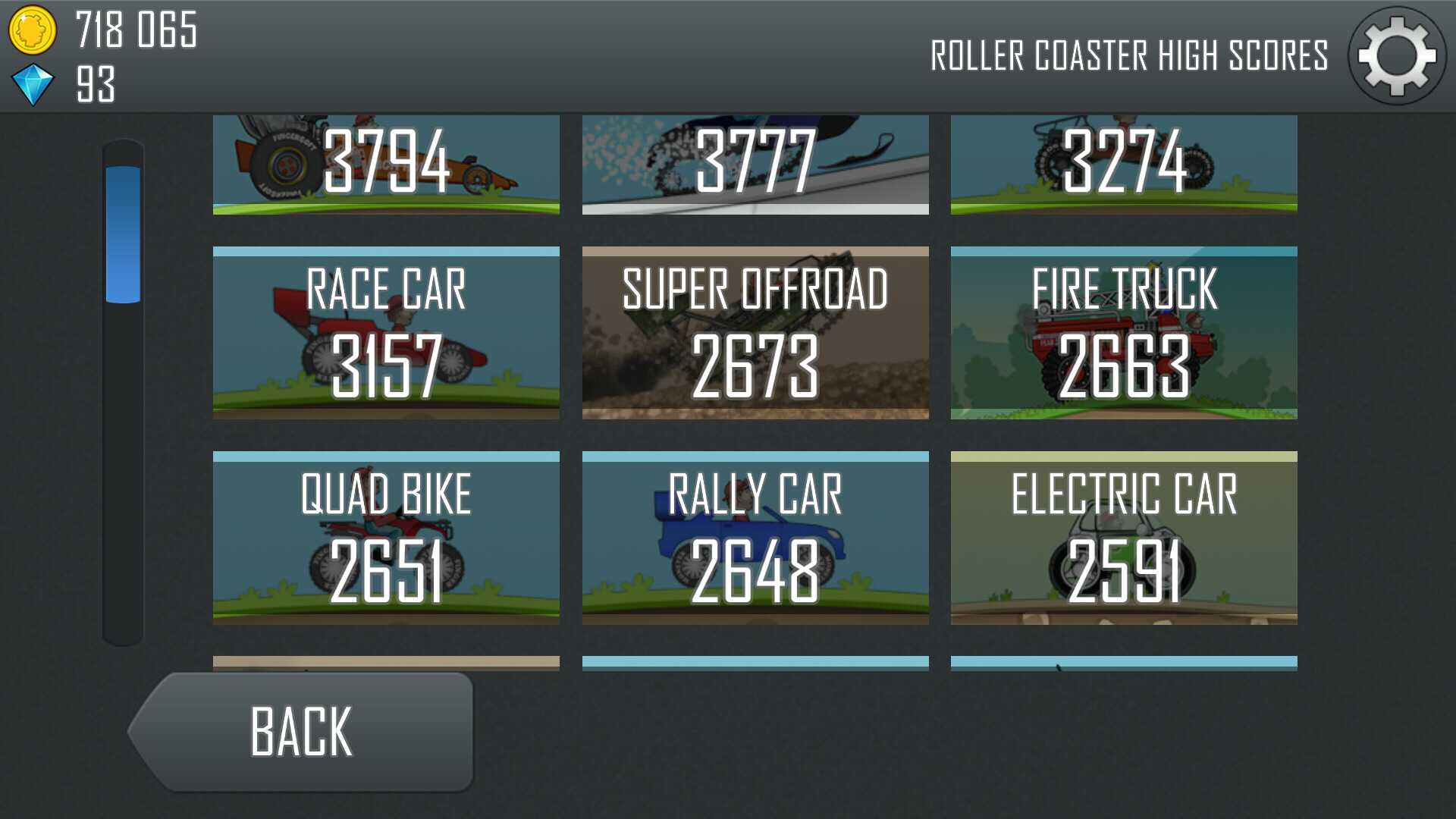Click the tile showing score 3794
This screenshot has width=1456, height=819.
(386, 164)
